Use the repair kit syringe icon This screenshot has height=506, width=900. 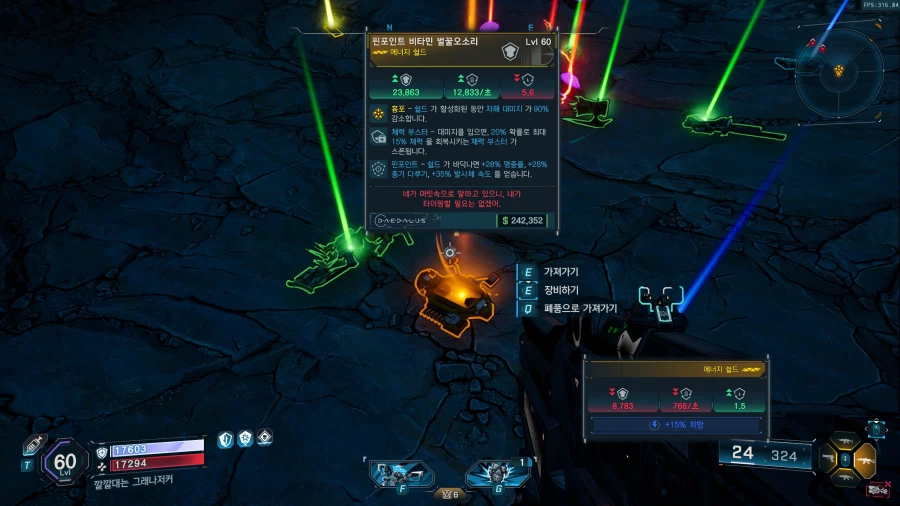[33, 447]
